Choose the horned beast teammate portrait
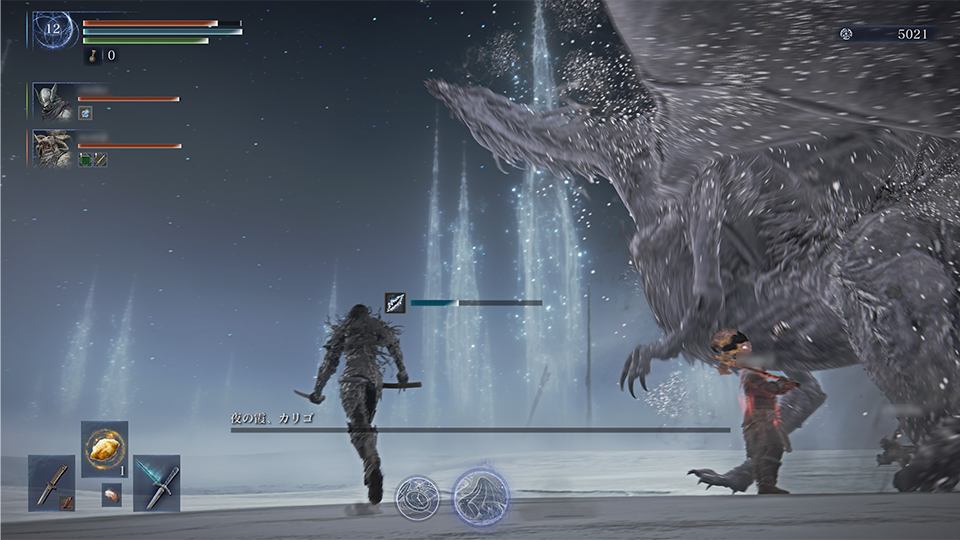This screenshot has width=960, height=540. pos(52,147)
